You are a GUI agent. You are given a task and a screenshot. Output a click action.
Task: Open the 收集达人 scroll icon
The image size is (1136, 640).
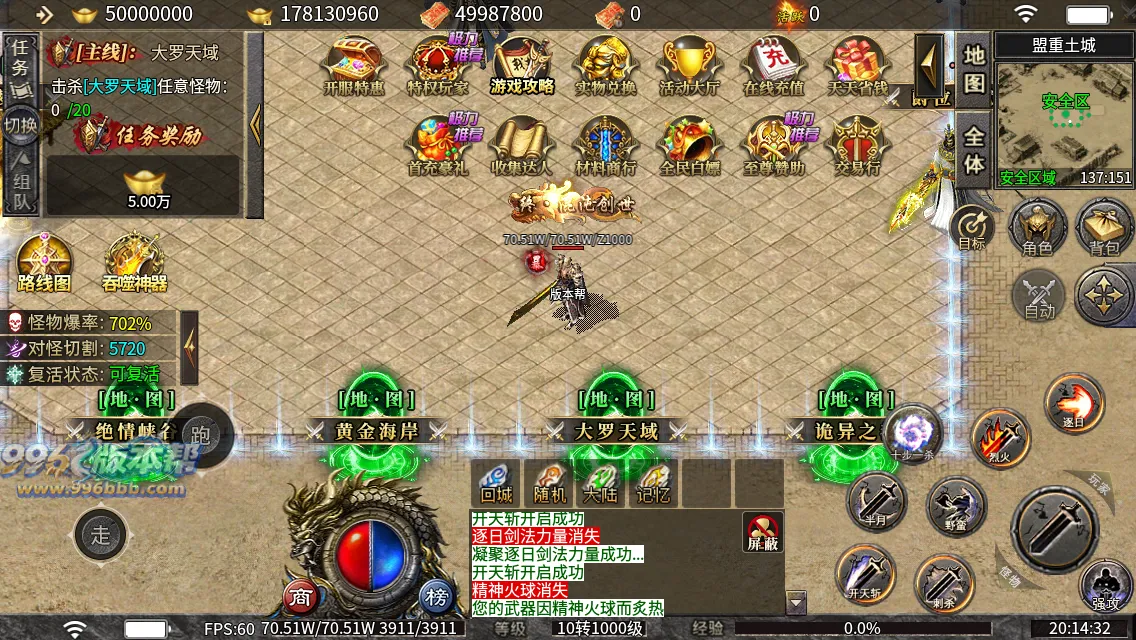tap(521, 145)
